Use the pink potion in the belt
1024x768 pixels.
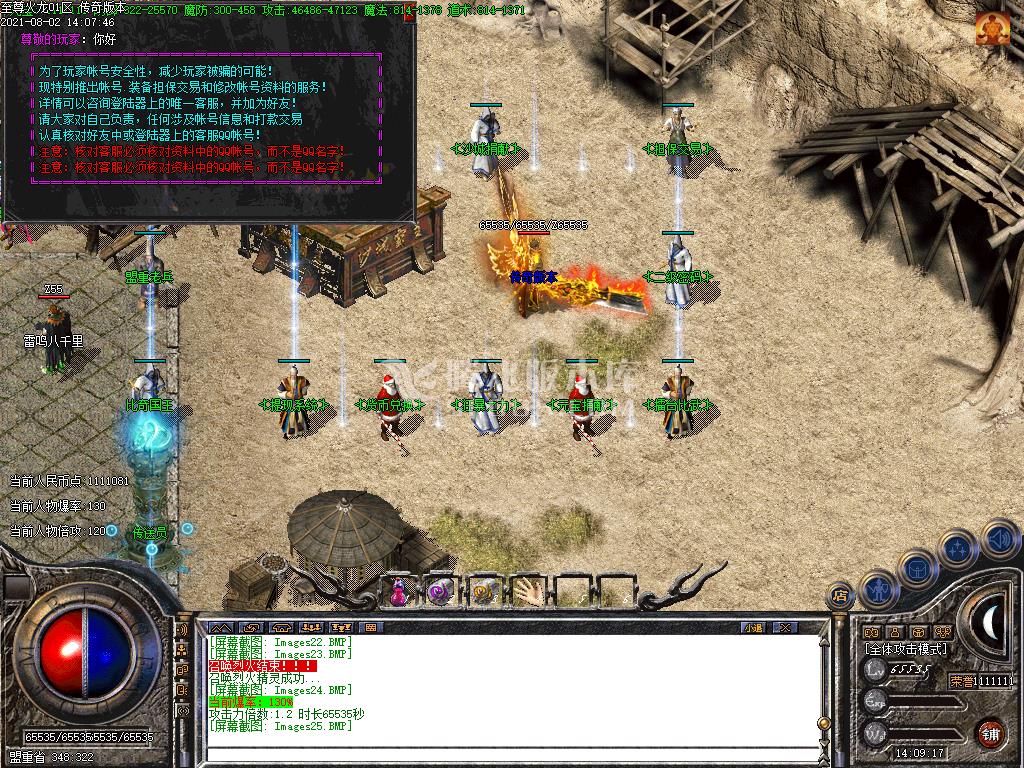[398, 591]
